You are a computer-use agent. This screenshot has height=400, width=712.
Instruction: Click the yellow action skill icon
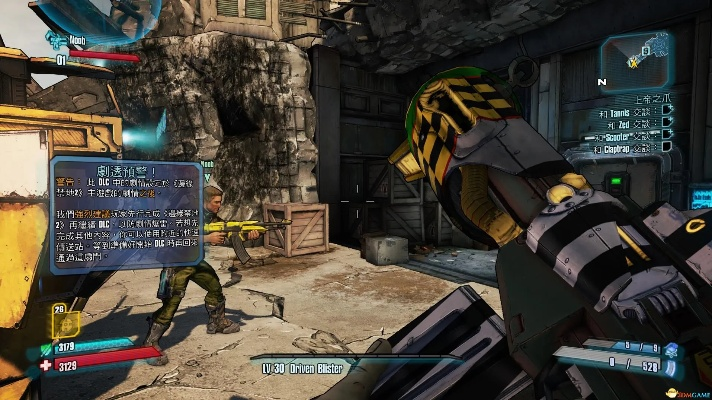(66, 324)
